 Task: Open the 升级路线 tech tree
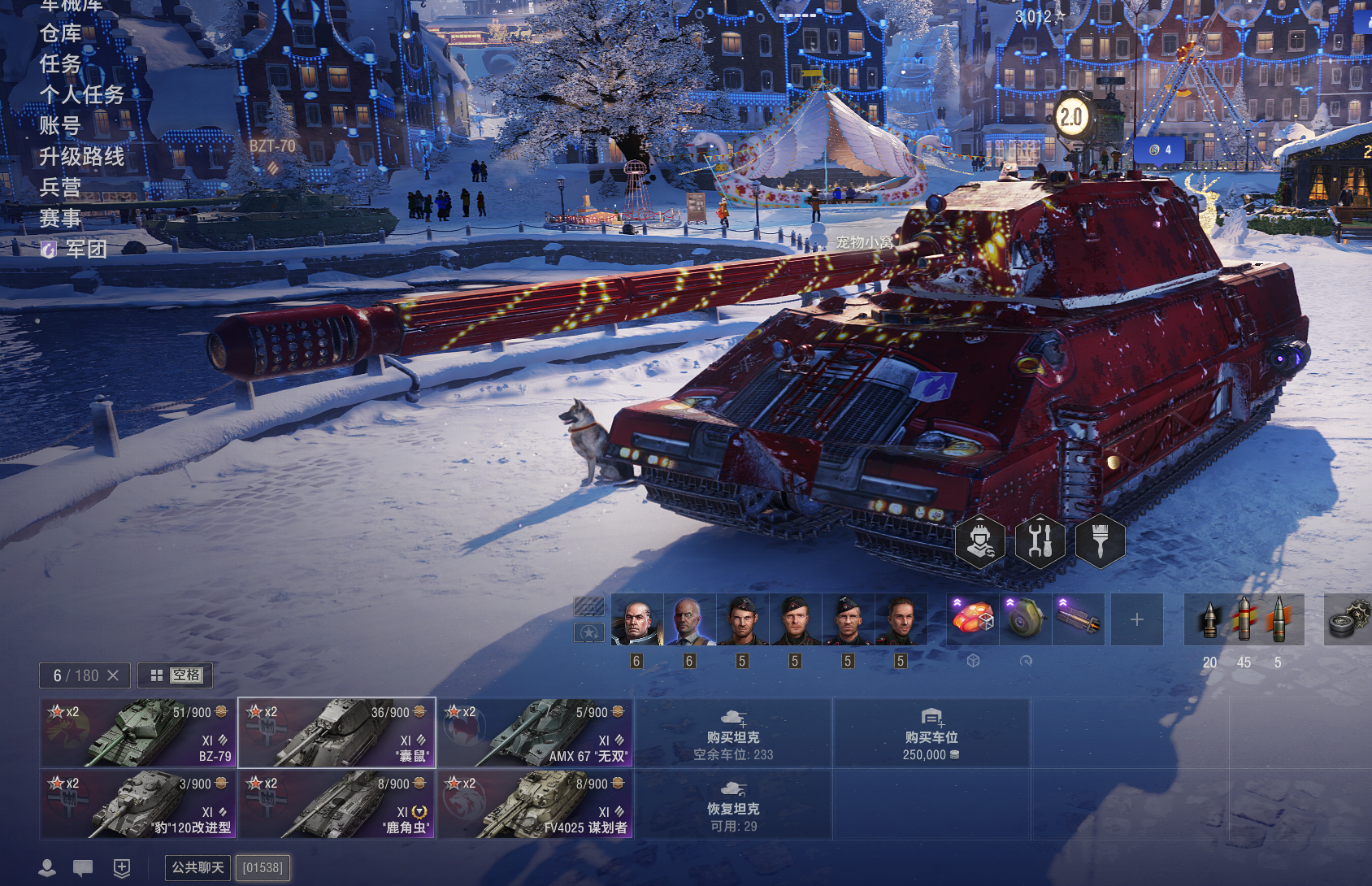[82, 157]
